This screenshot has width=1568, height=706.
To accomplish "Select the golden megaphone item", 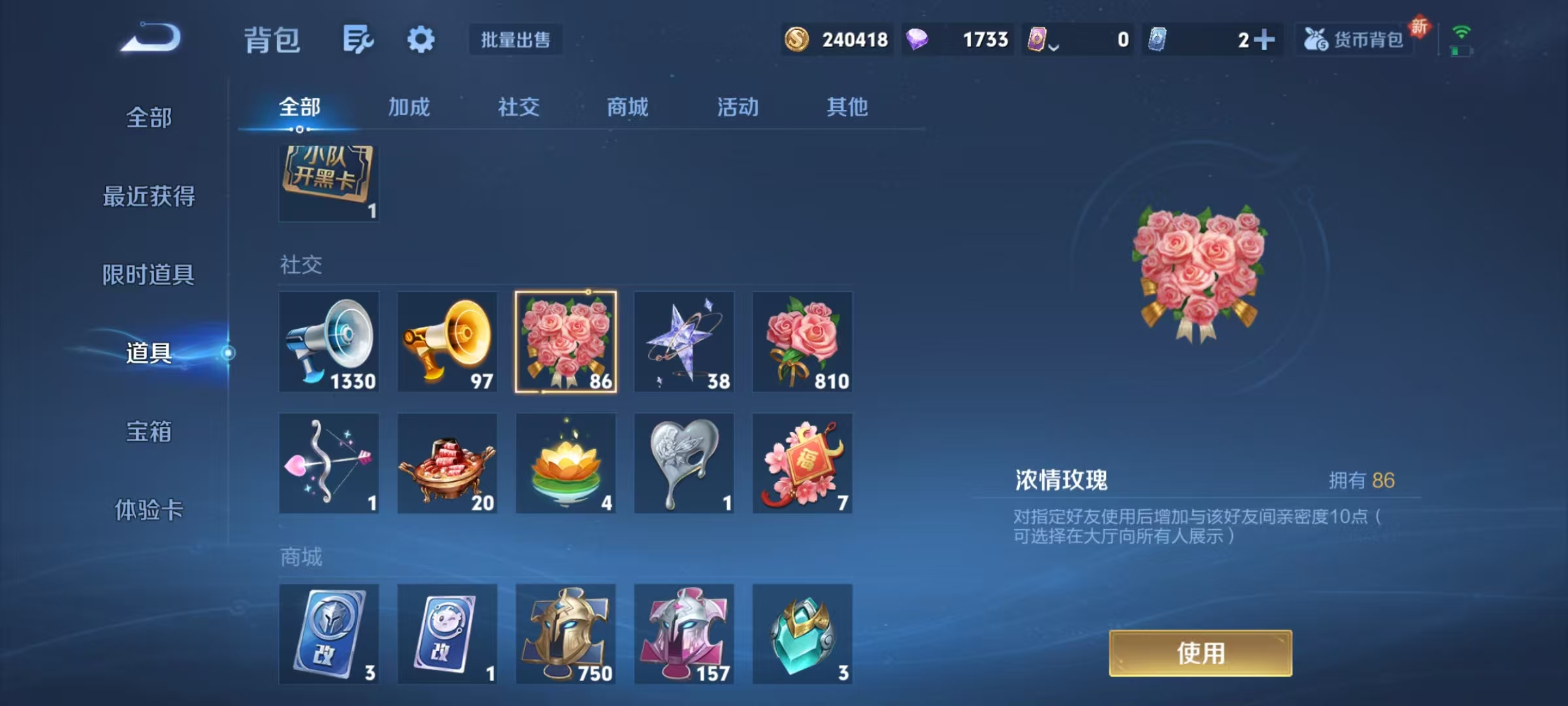I will (448, 343).
